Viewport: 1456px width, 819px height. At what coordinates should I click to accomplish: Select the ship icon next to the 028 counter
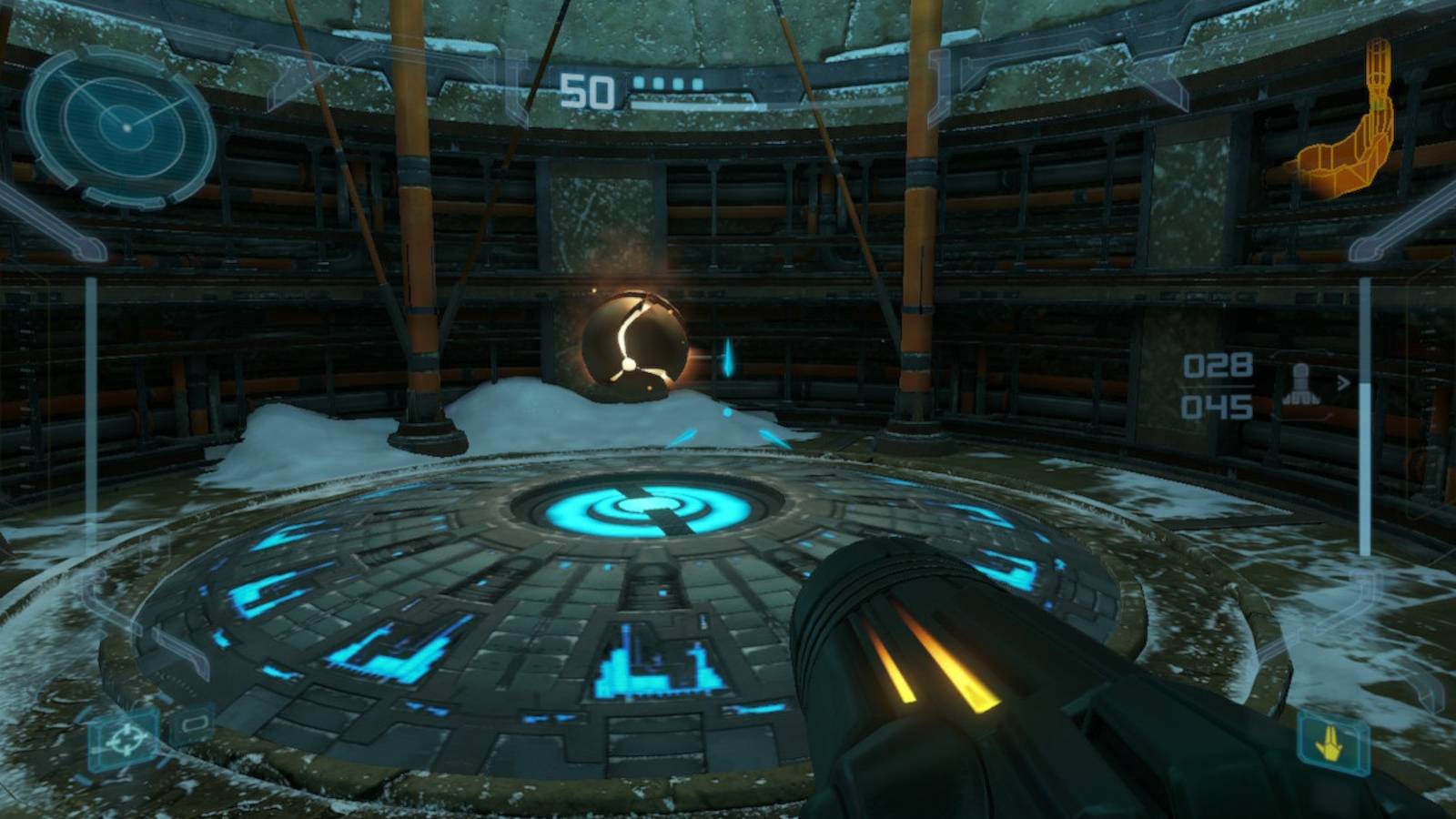[x=1299, y=382]
